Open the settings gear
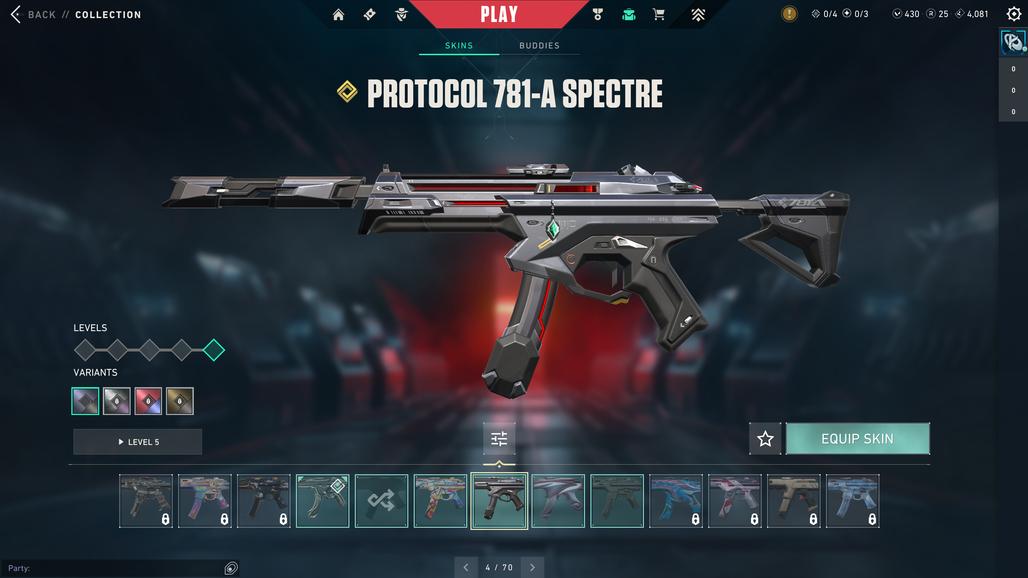The width and height of the screenshot is (1028, 578). pos(1013,14)
